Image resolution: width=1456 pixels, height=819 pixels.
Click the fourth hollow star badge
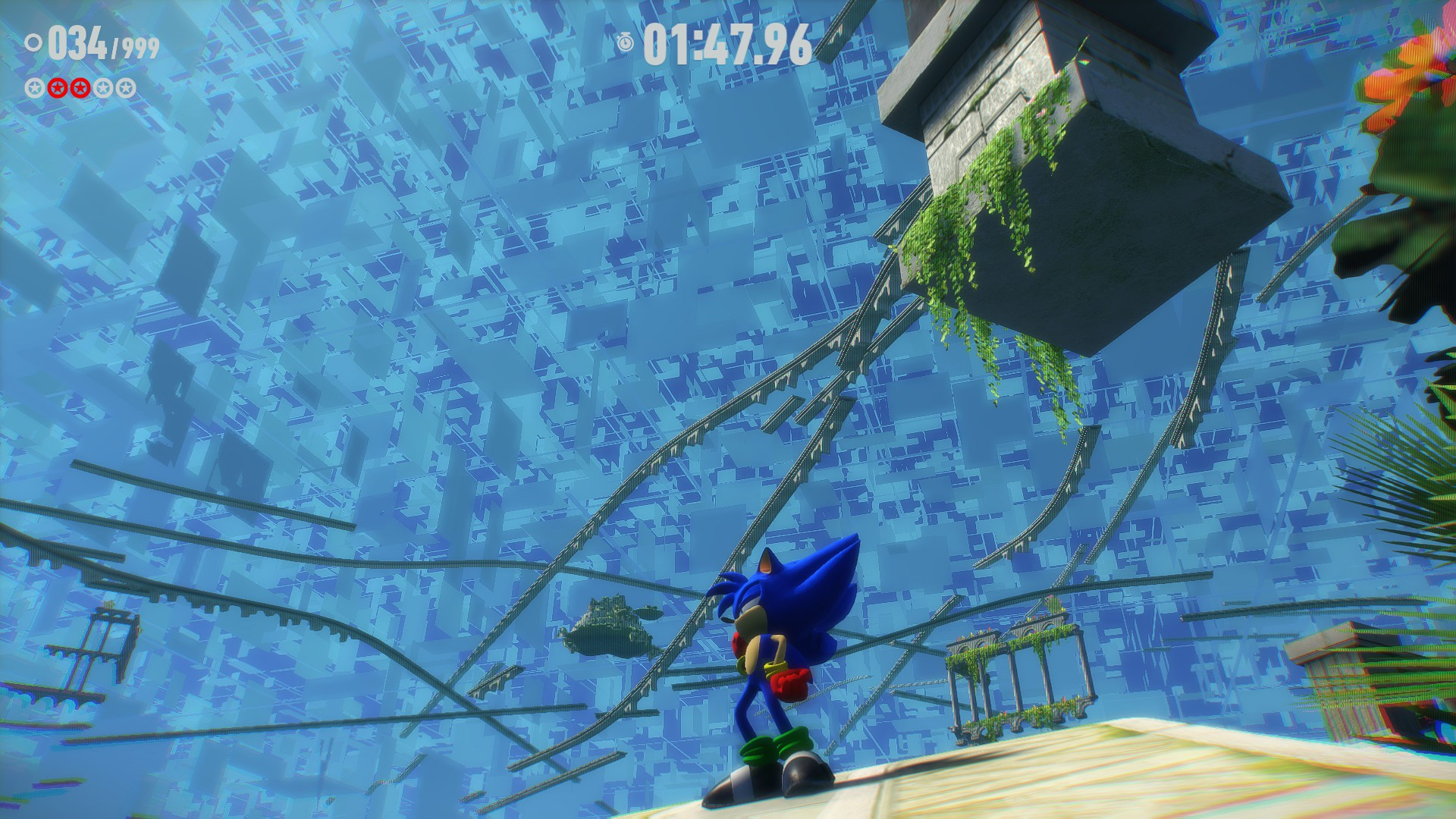[x=102, y=88]
